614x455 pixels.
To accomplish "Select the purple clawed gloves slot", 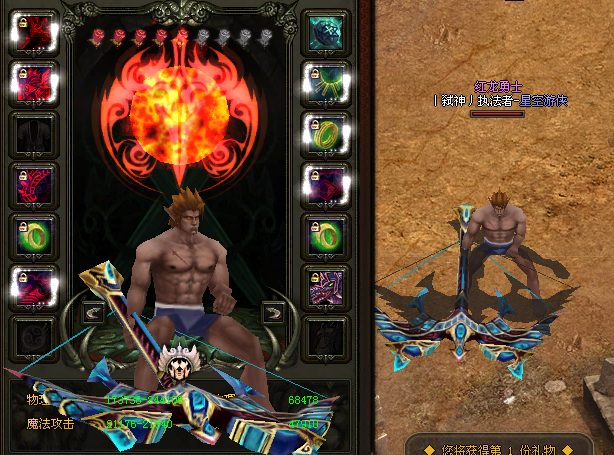I will [326, 288].
